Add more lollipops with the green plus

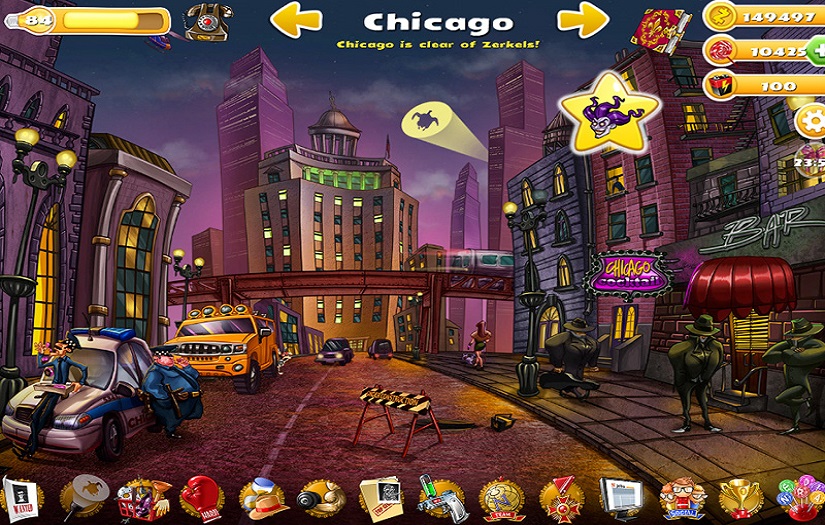coord(817,50)
